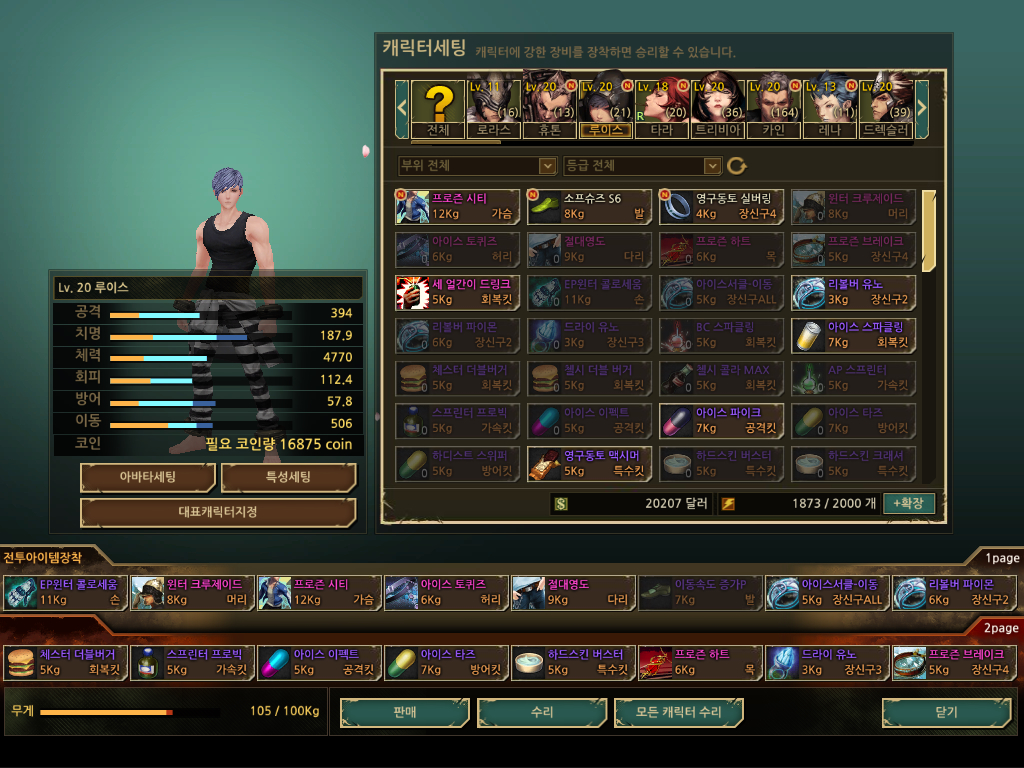
Task: Select equipped 절대영도 leg slot
Action: (573, 592)
